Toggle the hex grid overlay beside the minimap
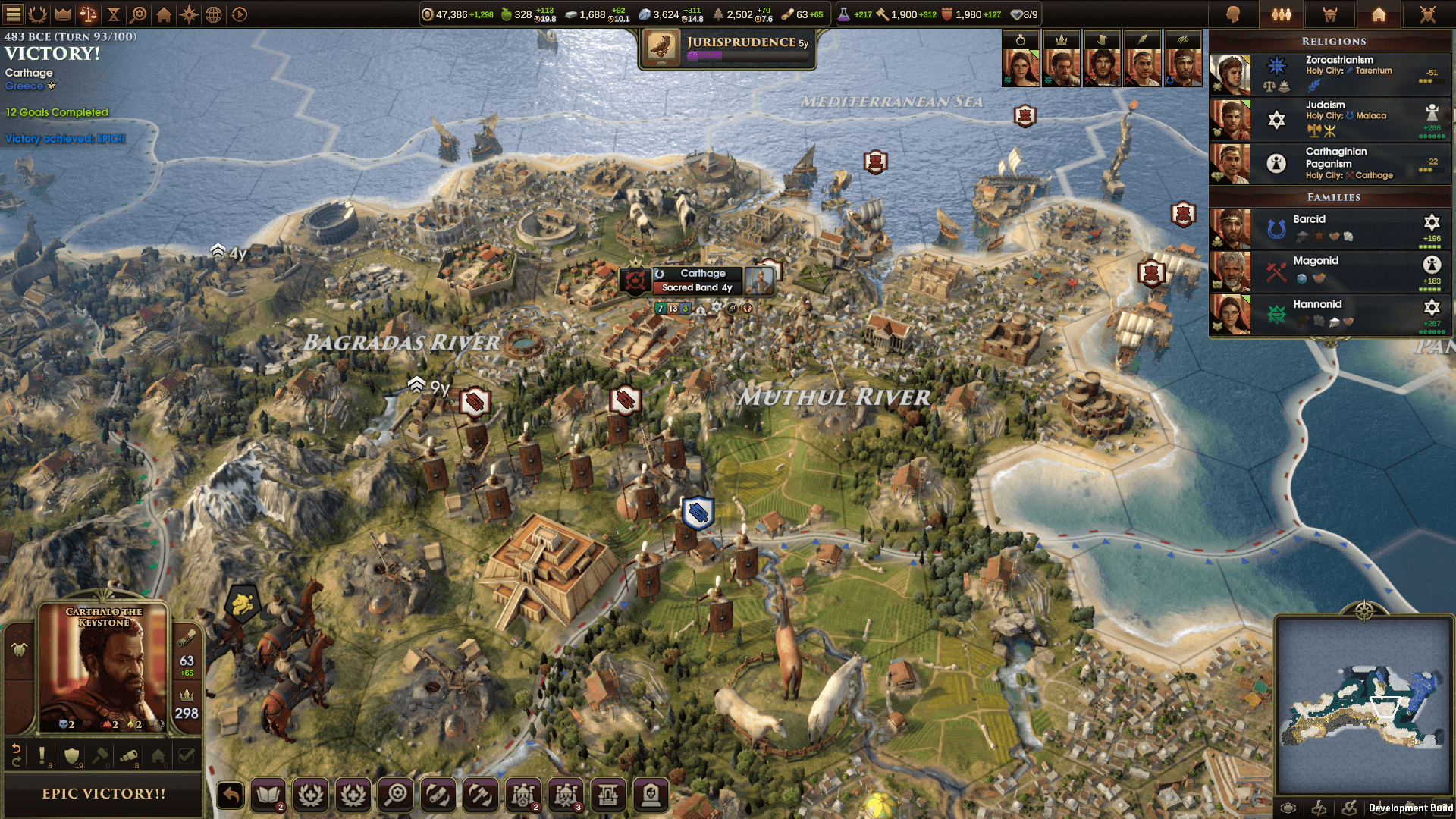Screen dimensions: 1456x819 coord(1289,808)
